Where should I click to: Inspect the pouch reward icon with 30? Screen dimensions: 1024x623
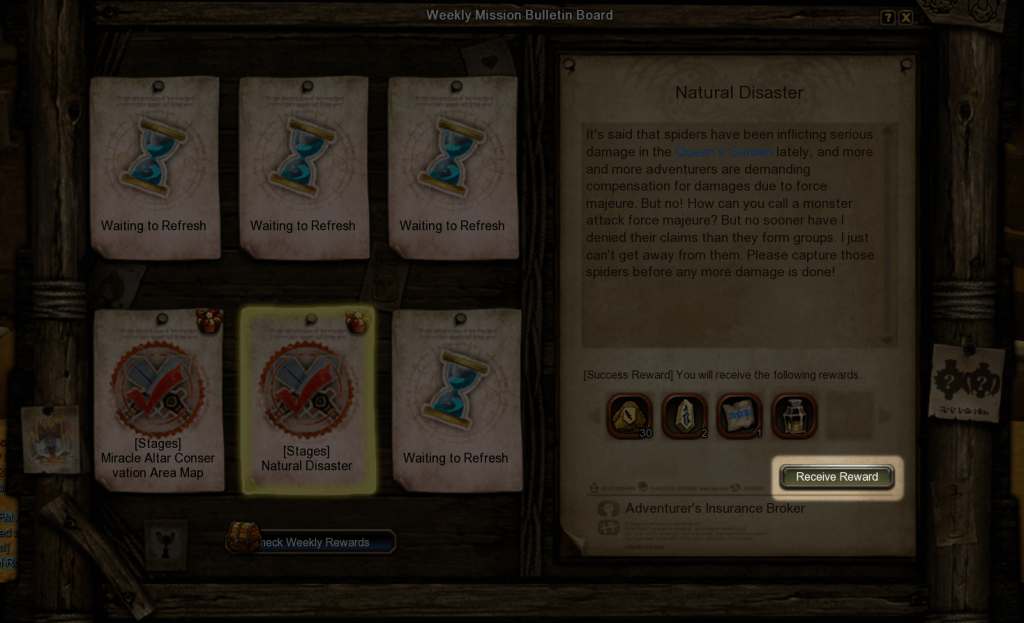point(630,416)
